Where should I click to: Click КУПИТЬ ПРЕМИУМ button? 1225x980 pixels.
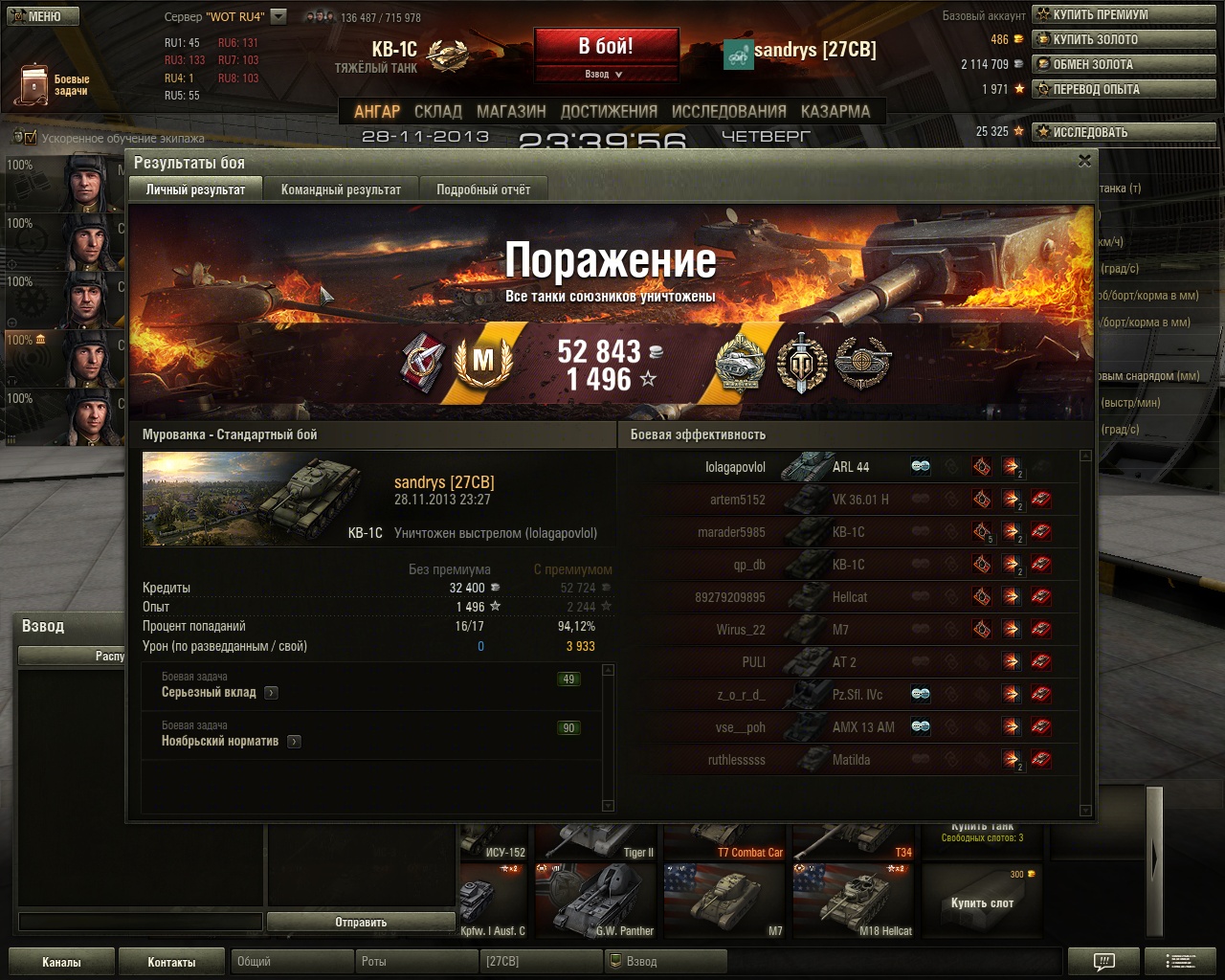click(1124, 14)
